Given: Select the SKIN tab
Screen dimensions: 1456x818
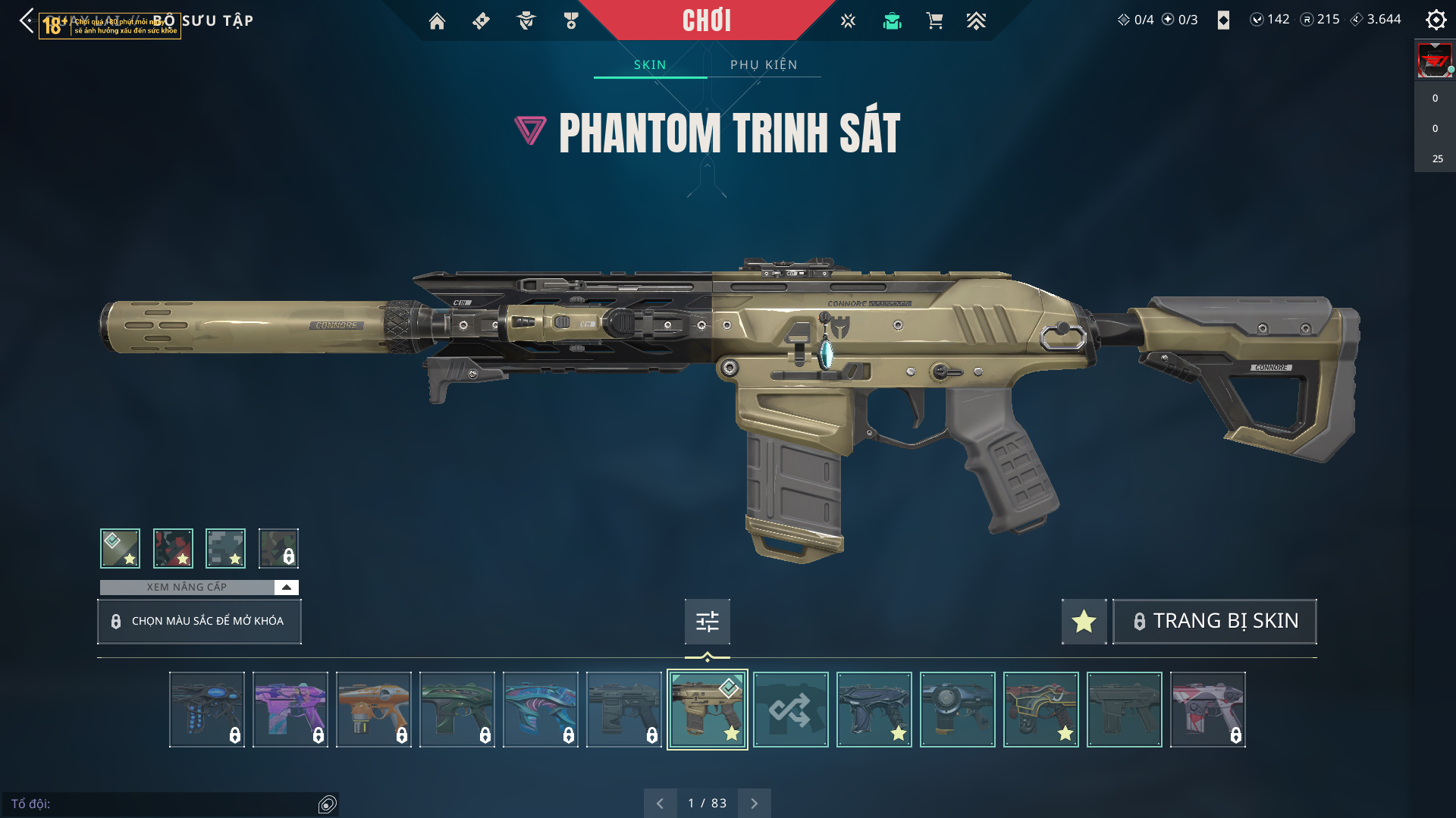Looking at the screenshot, I should pos(650,64).
